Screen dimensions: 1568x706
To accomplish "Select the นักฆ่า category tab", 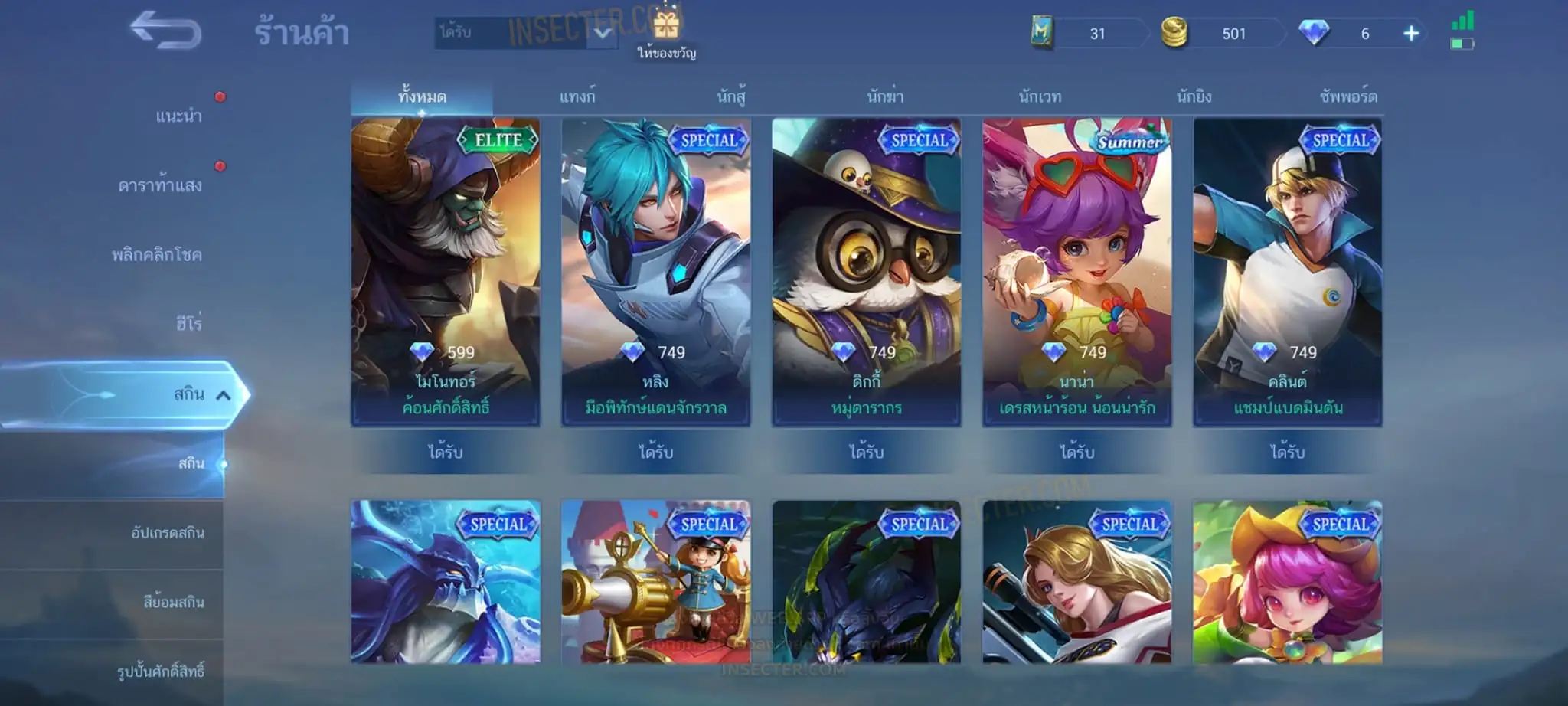I will (x=885, y=97).
